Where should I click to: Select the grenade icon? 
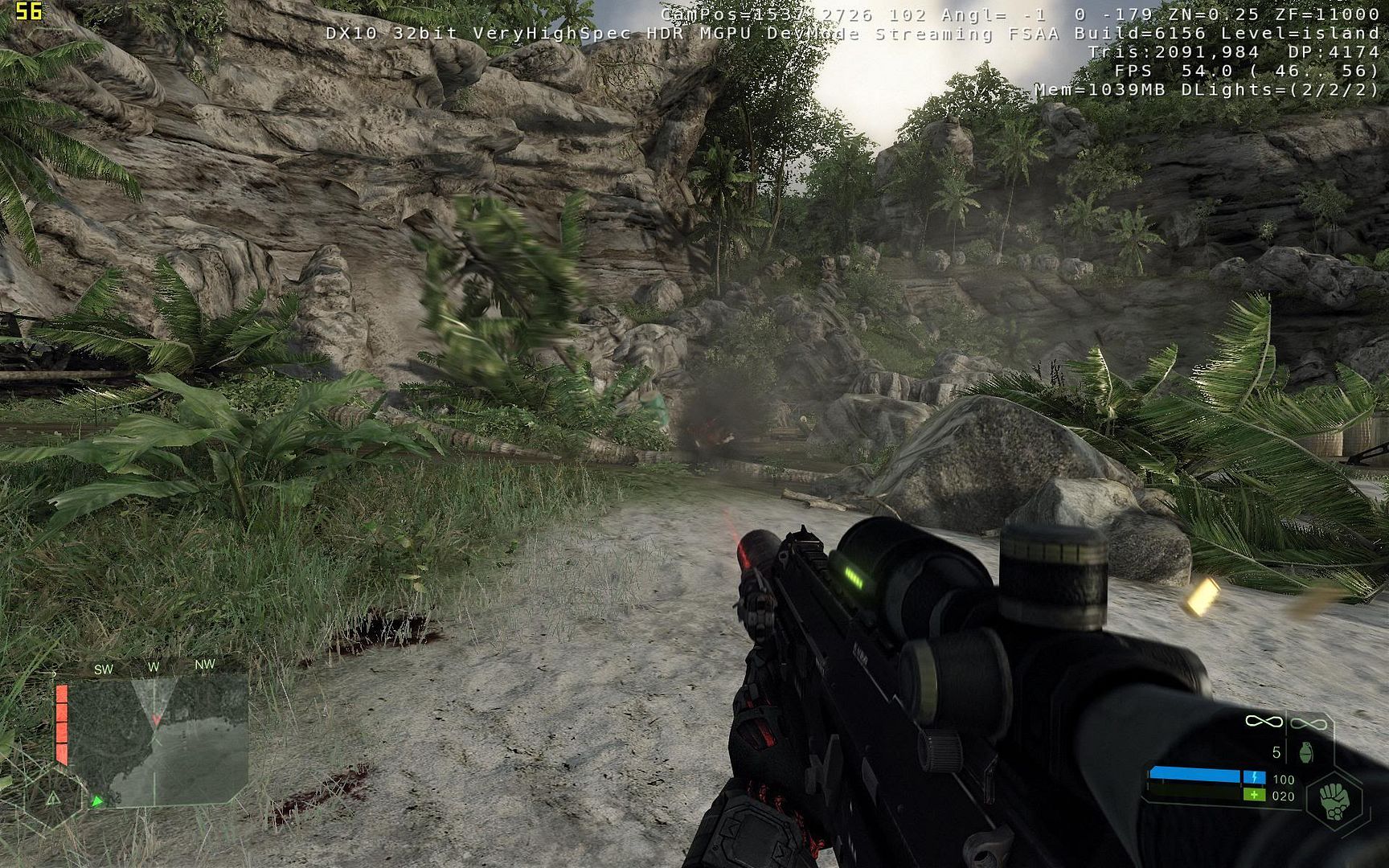(1305, 752)
